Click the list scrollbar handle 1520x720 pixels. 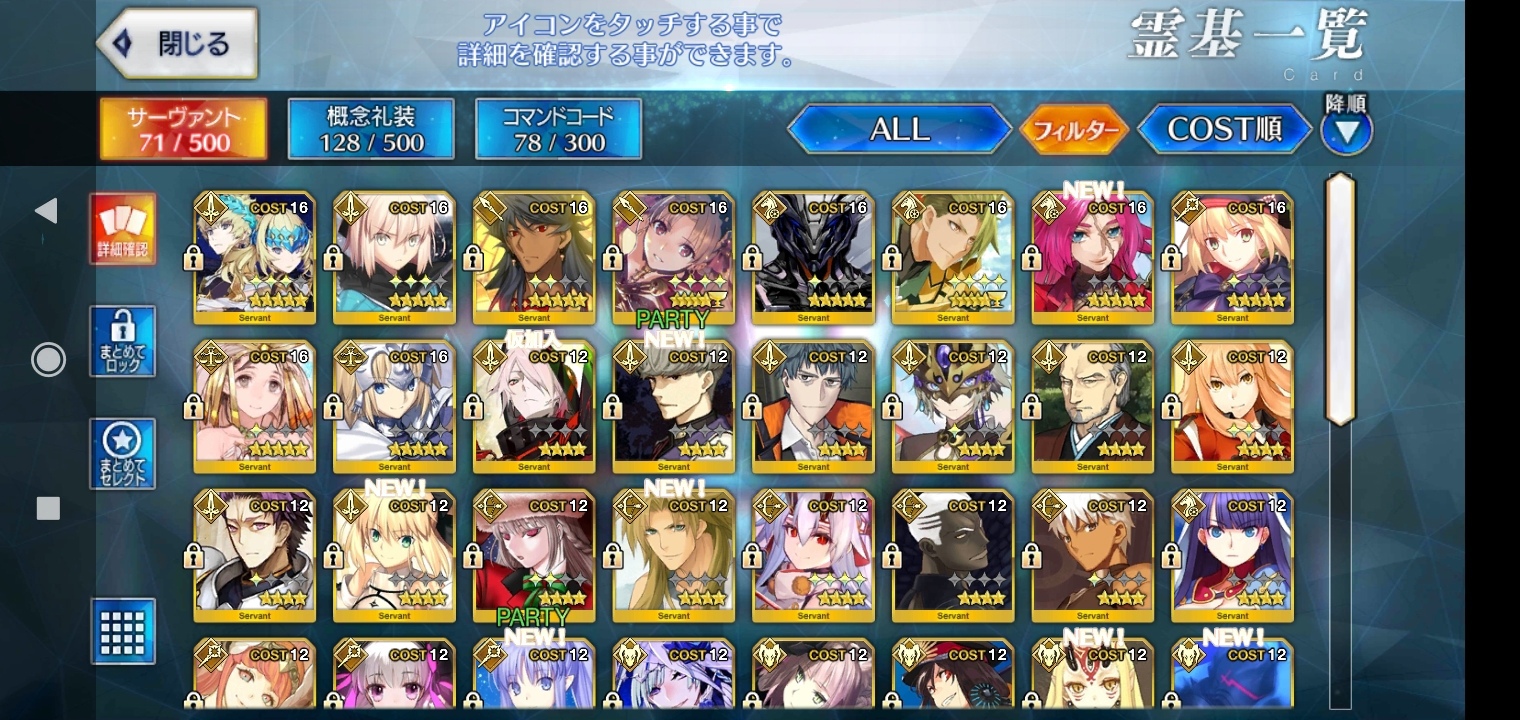point(1339,300)
